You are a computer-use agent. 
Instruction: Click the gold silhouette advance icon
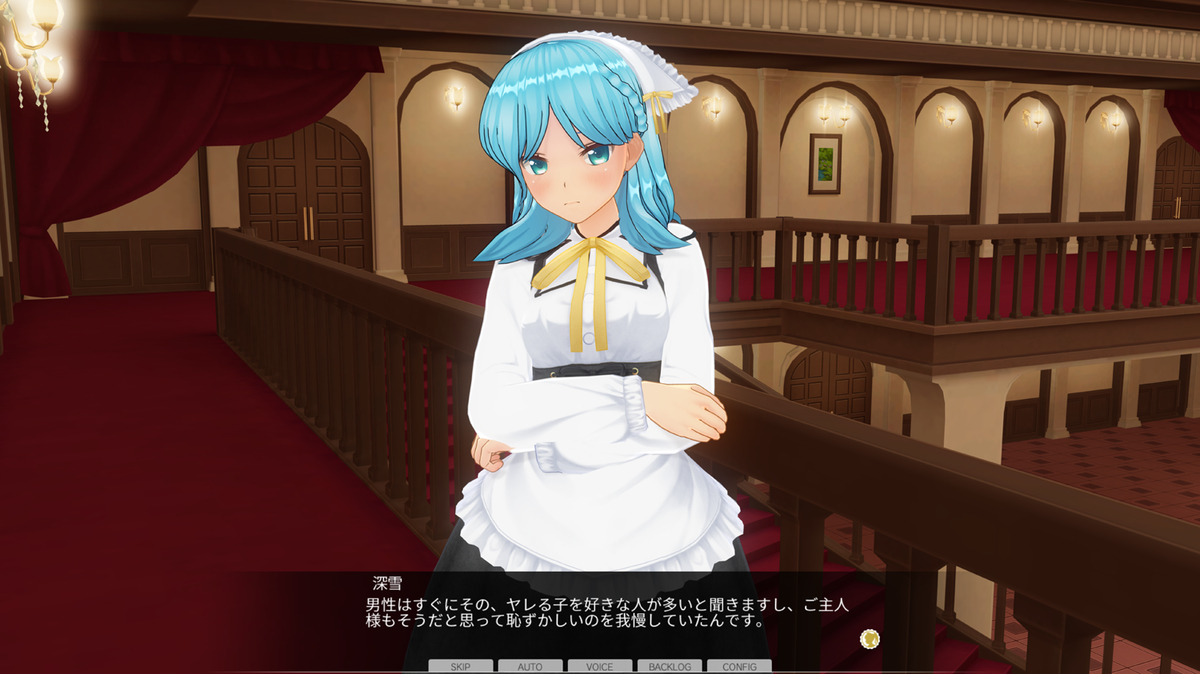869,637
